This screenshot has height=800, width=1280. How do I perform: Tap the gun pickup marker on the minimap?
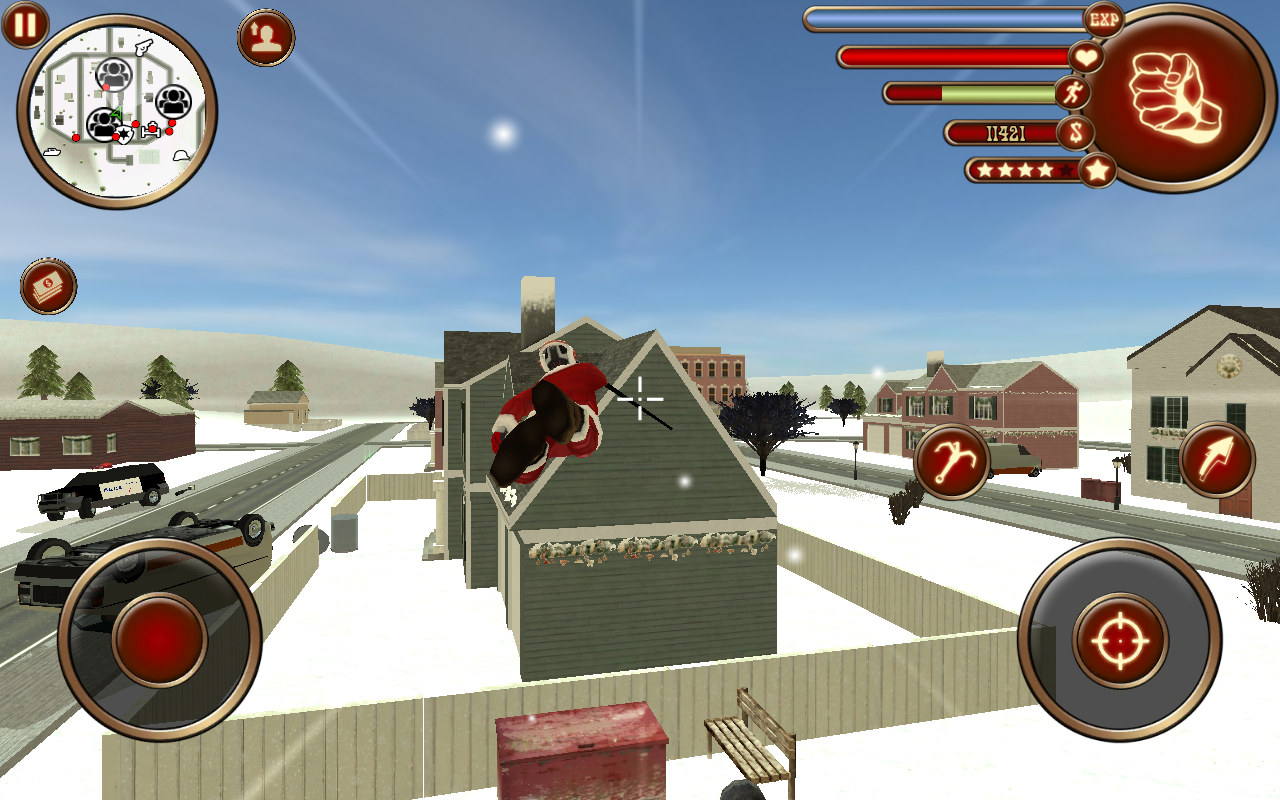143,47
